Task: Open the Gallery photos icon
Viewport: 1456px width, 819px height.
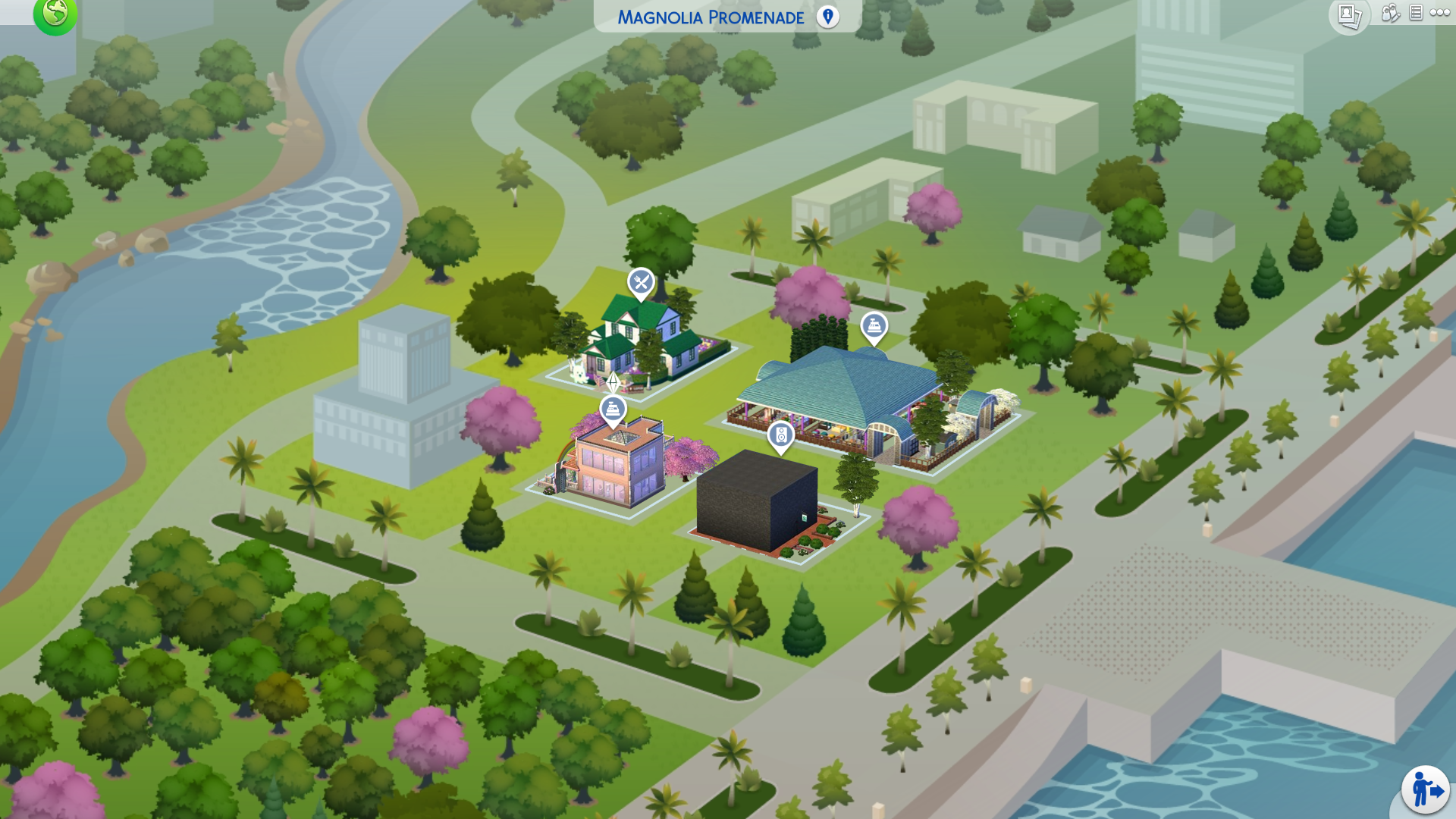Action: (1349, 15)
